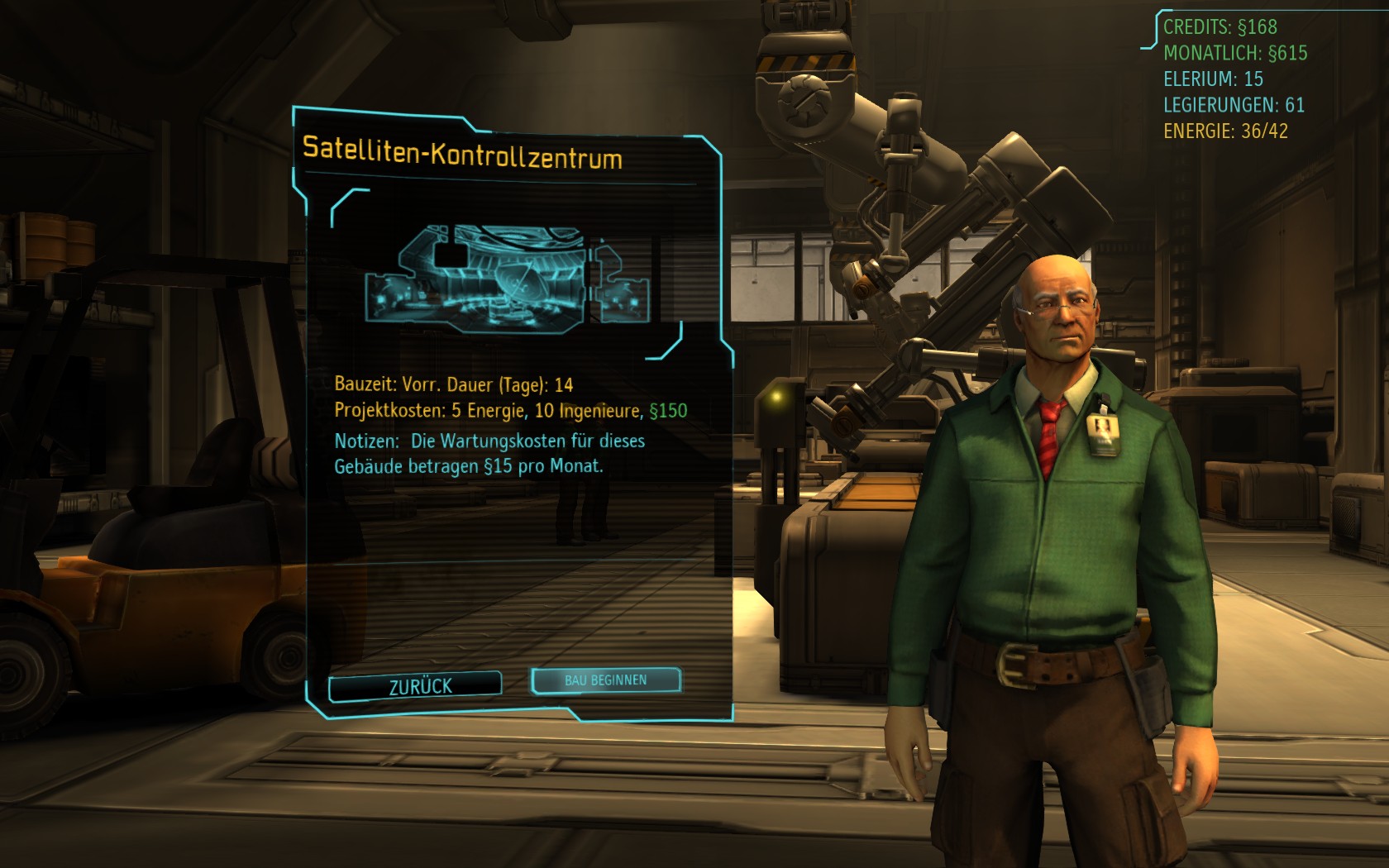Start construction with Bau Beginnen
The height and width of the screenshot is (868, 1389).
point(606,680)
